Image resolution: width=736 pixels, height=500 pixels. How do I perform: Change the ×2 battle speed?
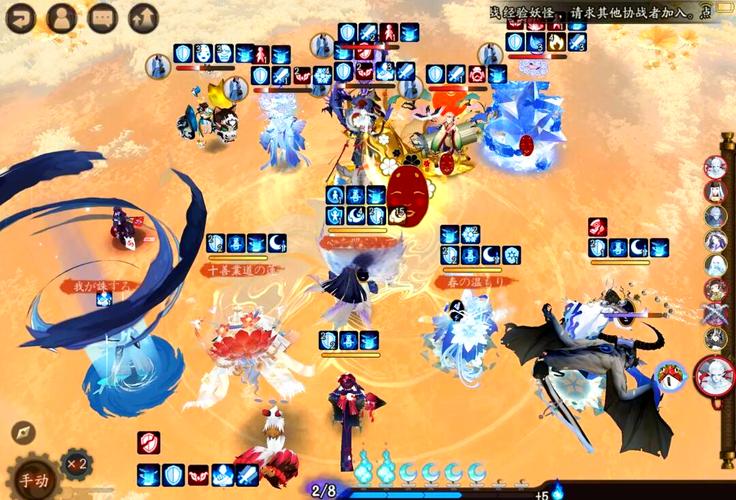point(75,465)
